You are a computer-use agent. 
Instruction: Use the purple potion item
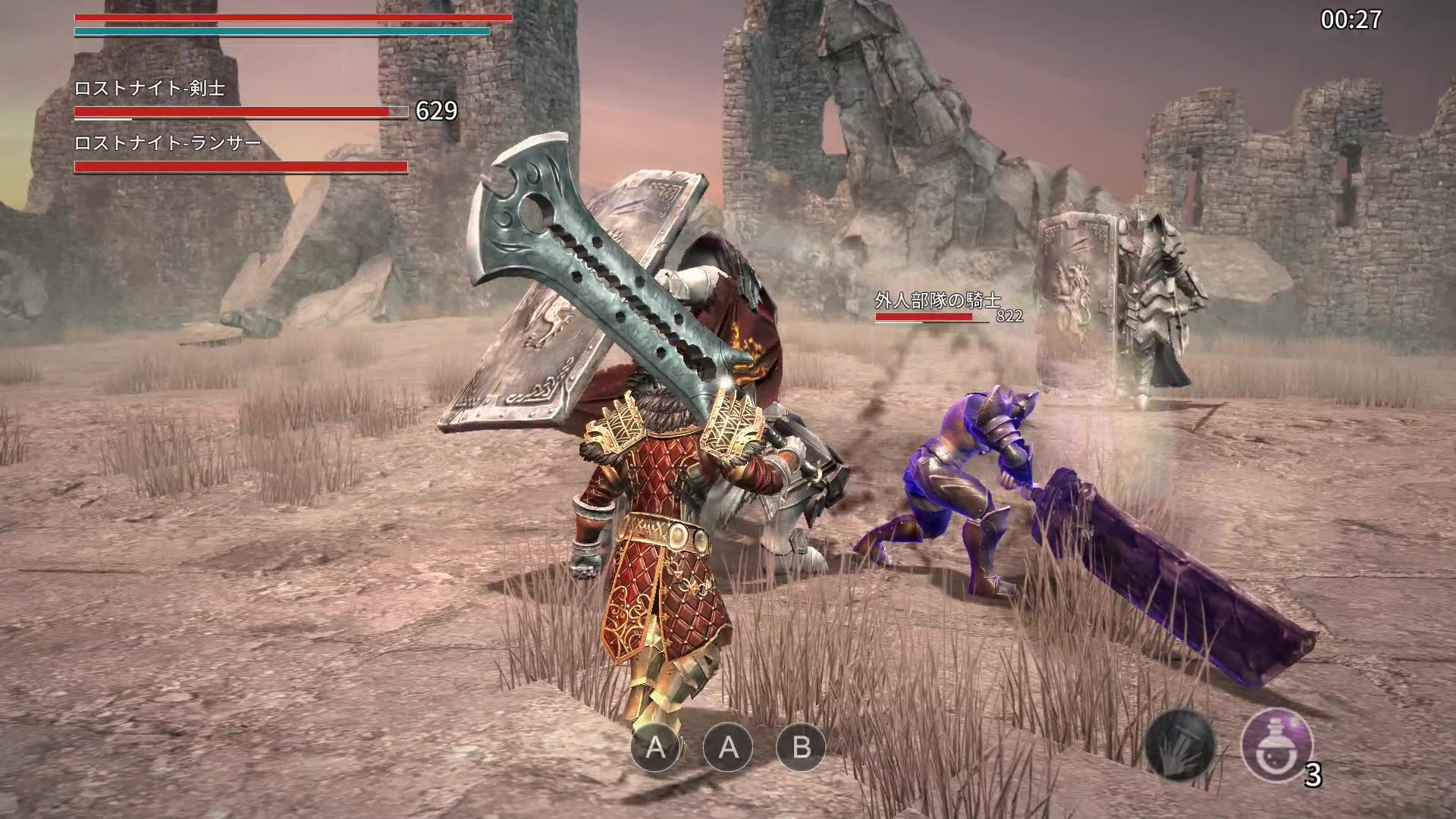coord(1276,745)
